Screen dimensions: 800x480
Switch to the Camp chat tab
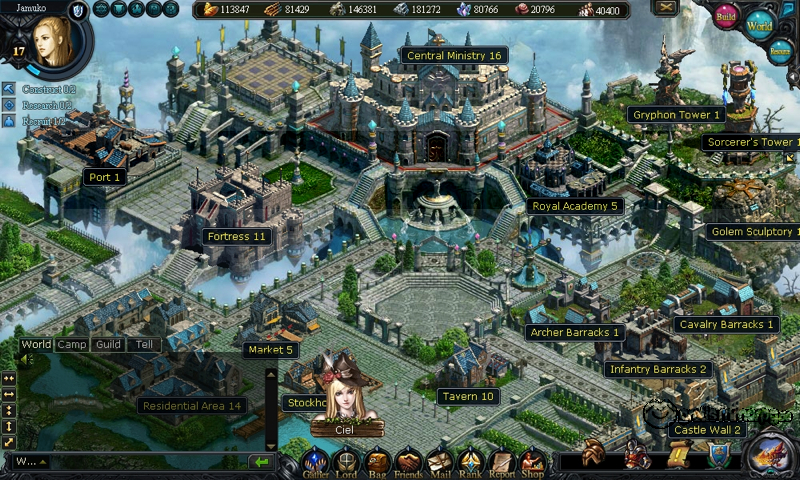tap(71, 344)
